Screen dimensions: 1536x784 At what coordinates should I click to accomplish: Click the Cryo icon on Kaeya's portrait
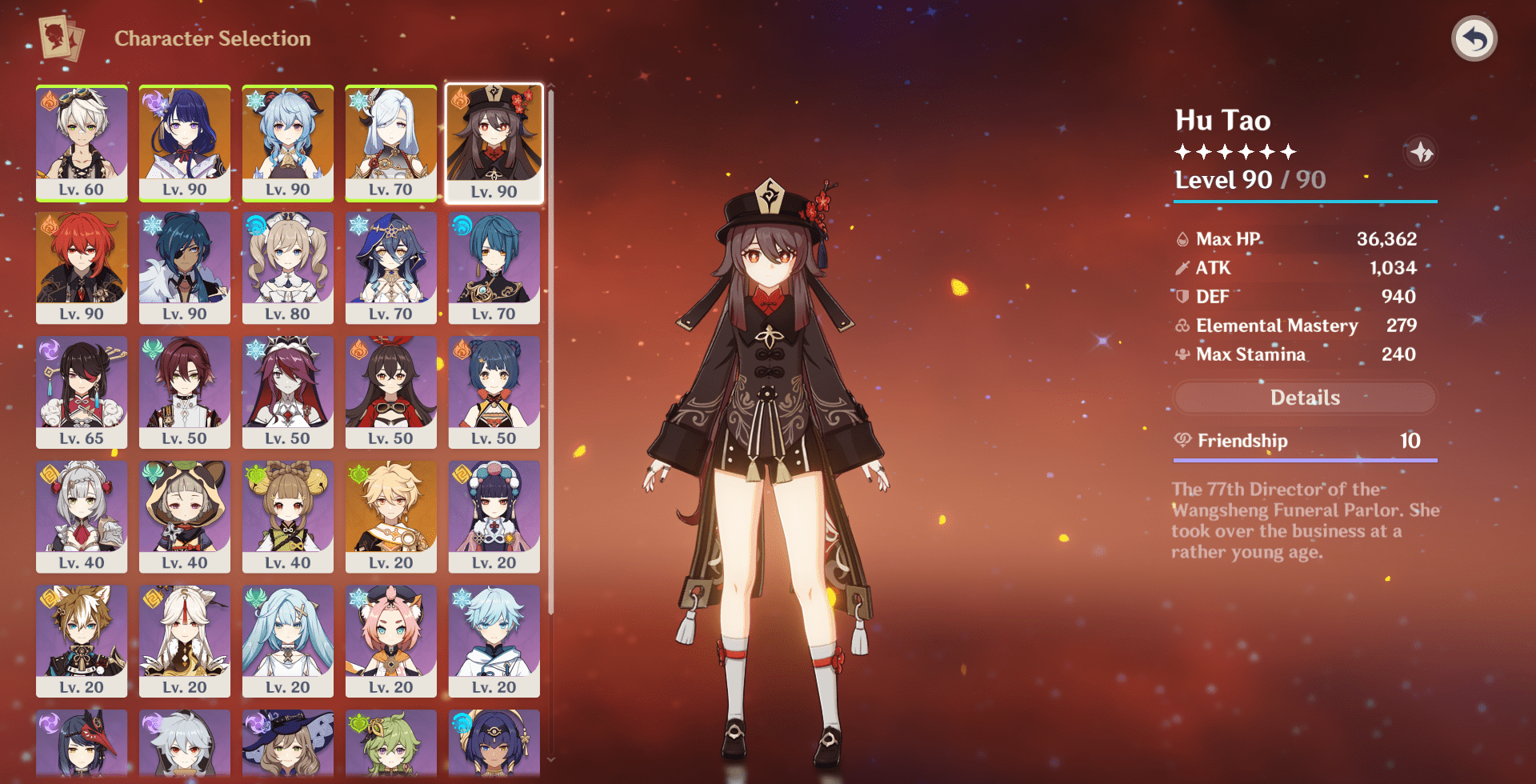pyautogui.click(x=151, y=226)
